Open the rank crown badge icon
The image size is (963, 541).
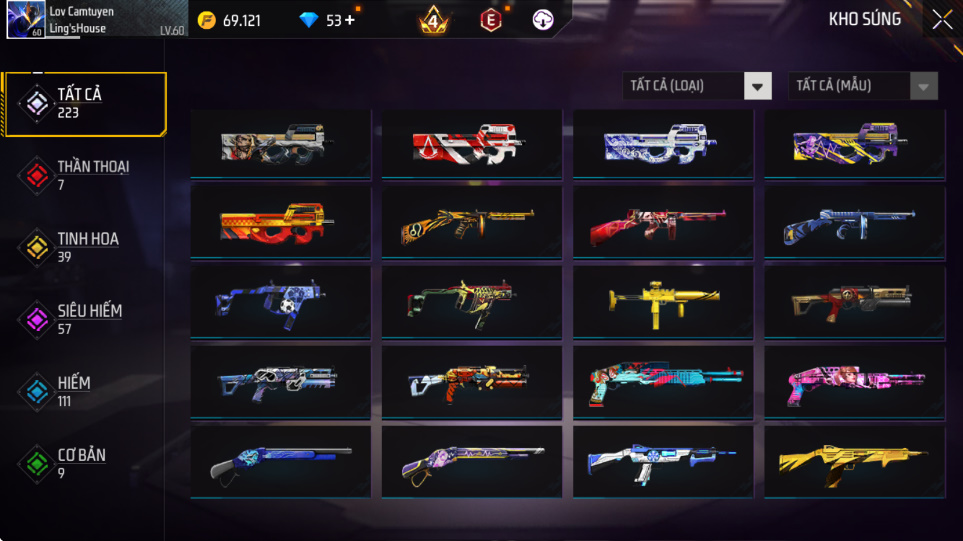point(434,20)
